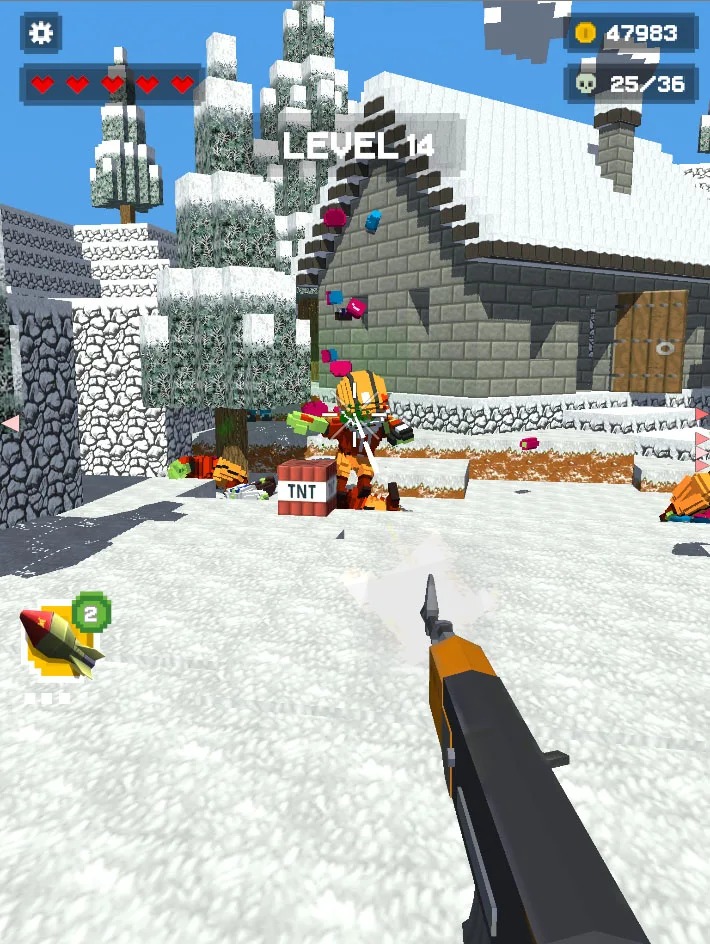Open the settings gear menu
The width and height of the screenshot is (710, 944).
click(40, 33)
